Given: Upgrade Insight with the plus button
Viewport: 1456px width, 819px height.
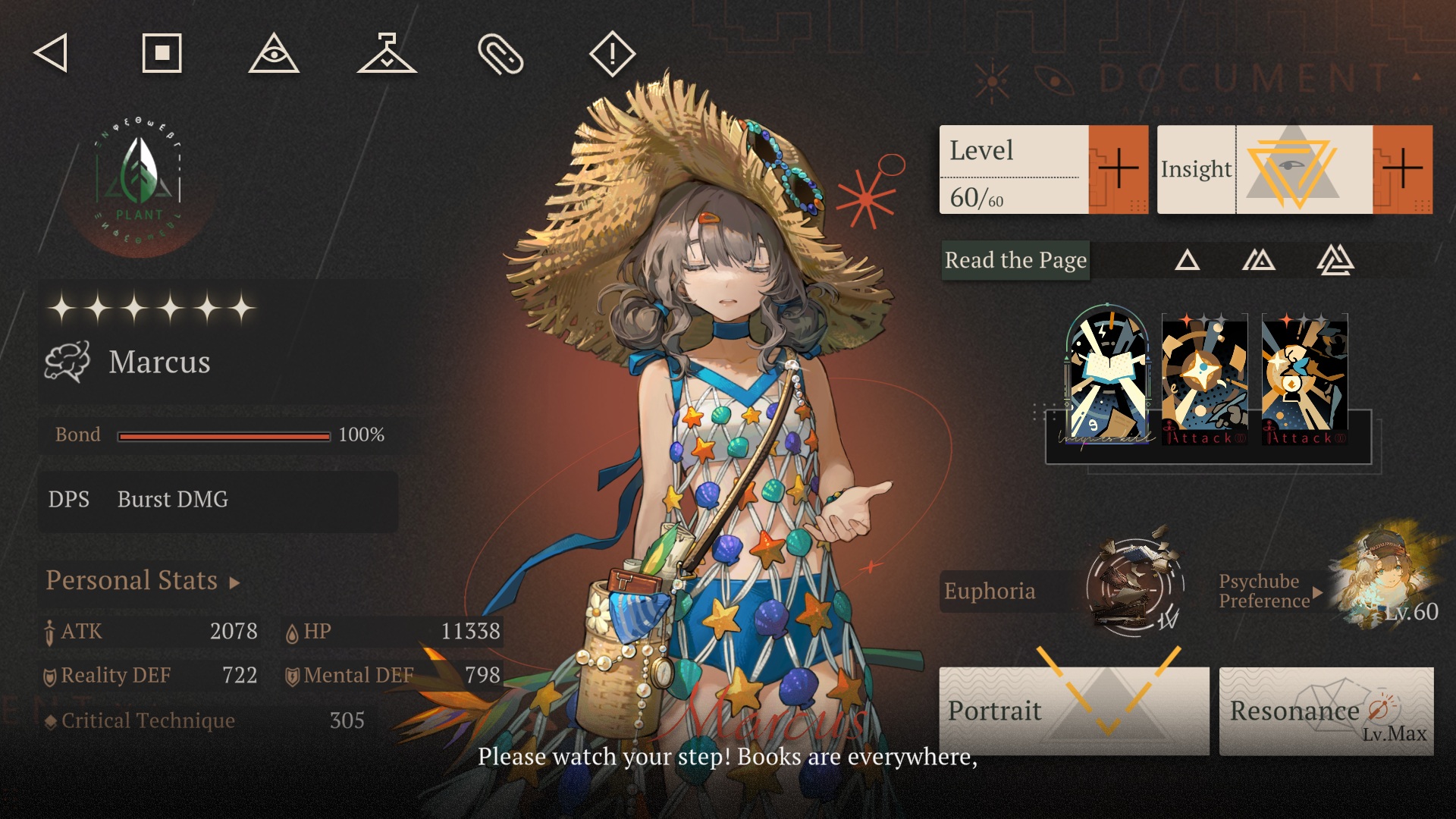Looking at the screenshot, I should coord(1402,169).
